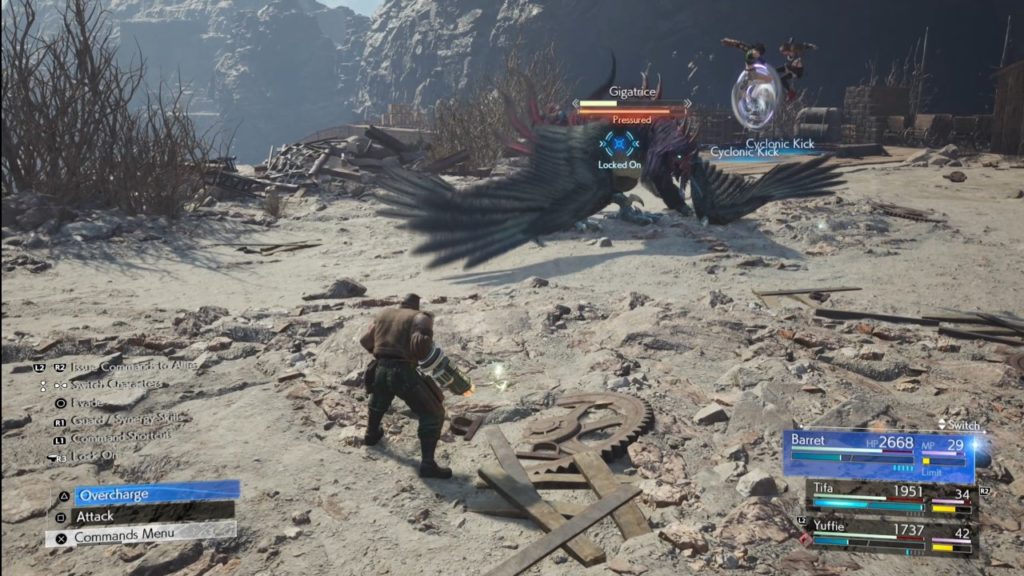Select the Overcharge command
The width and height of the screenshot is (1024, 576).
[x=145, y=494]
